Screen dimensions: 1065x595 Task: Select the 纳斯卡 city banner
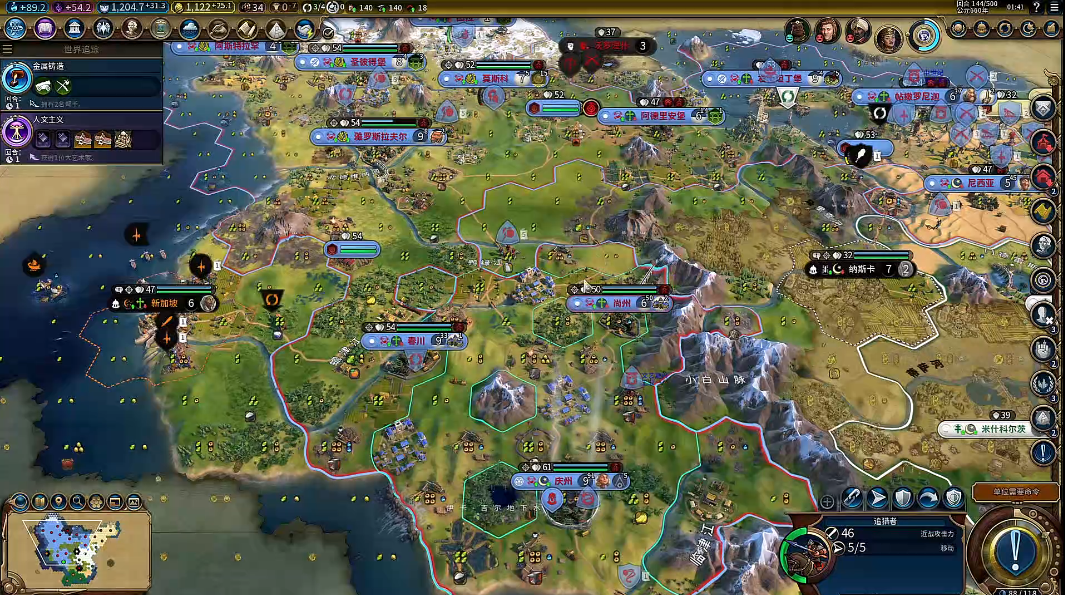point(860,269)
